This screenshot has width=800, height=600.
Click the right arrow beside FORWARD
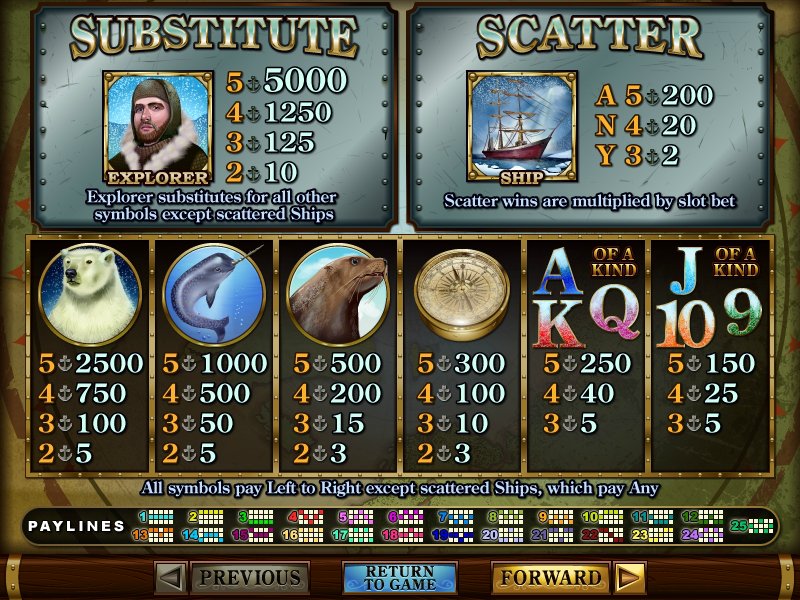[x=629, y=578]
